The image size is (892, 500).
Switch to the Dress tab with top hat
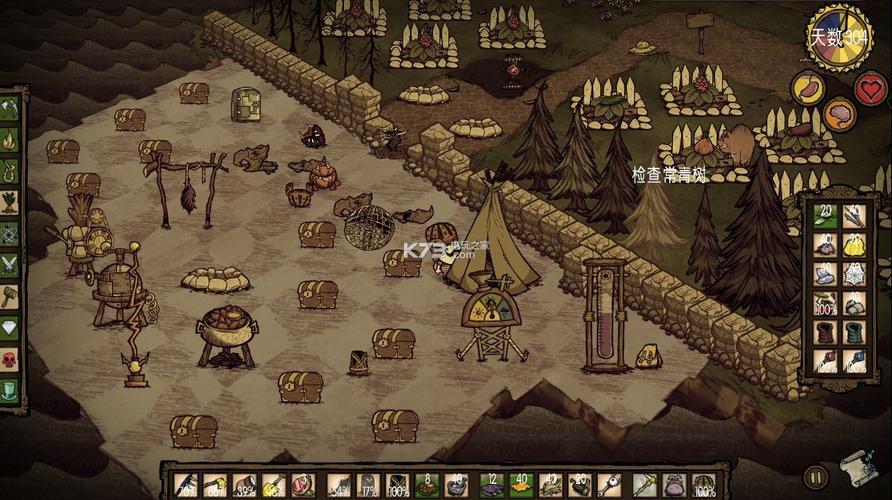click(10, 389)
